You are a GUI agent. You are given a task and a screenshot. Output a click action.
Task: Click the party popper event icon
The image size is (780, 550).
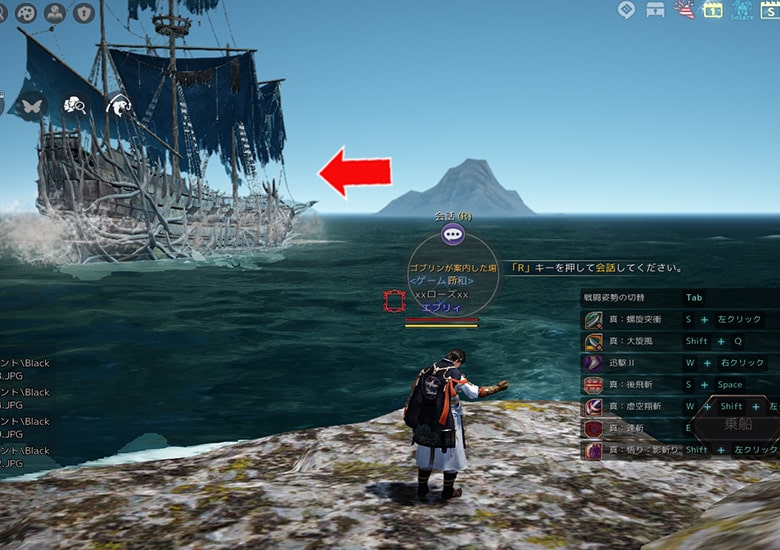pos(685,10)
